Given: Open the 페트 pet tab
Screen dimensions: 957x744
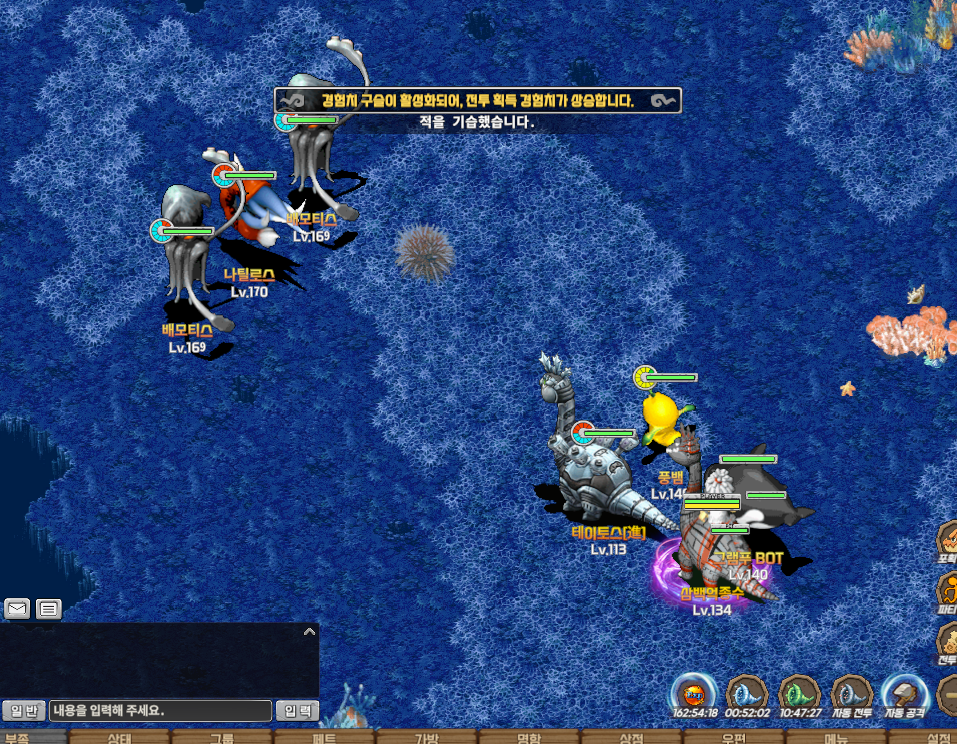Looking at the screenshot, I should [x=324, y=739].
